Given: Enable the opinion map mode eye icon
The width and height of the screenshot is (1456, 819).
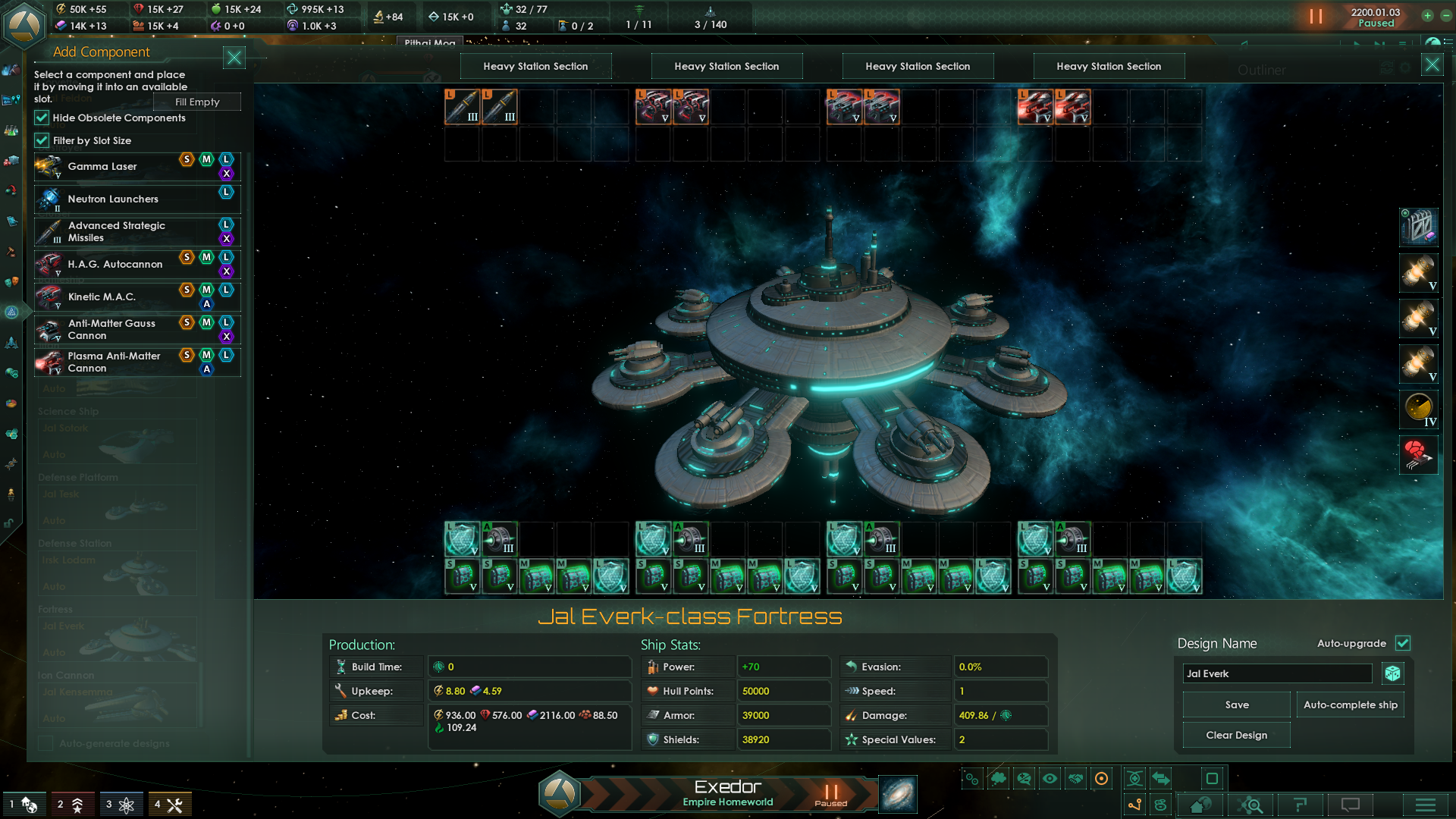Looking at the screenshot, I should (1050, 778).
